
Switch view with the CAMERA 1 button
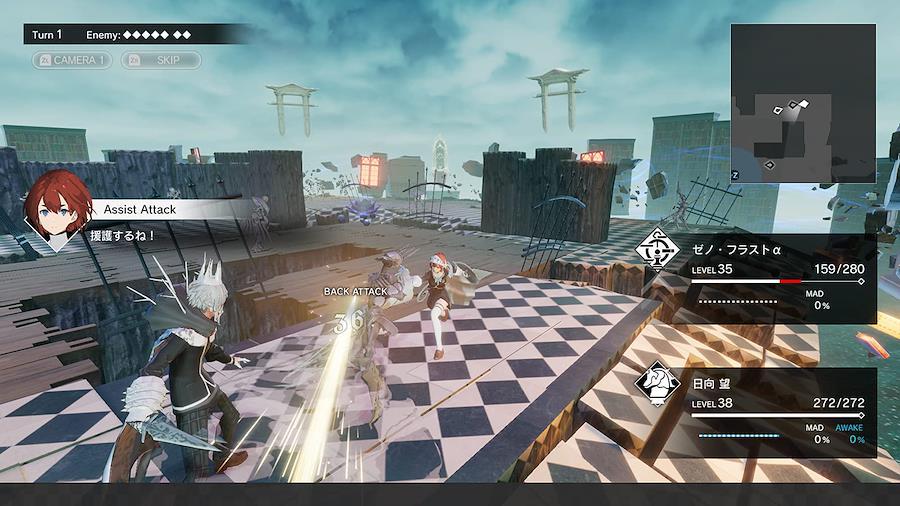coord(72,60)
